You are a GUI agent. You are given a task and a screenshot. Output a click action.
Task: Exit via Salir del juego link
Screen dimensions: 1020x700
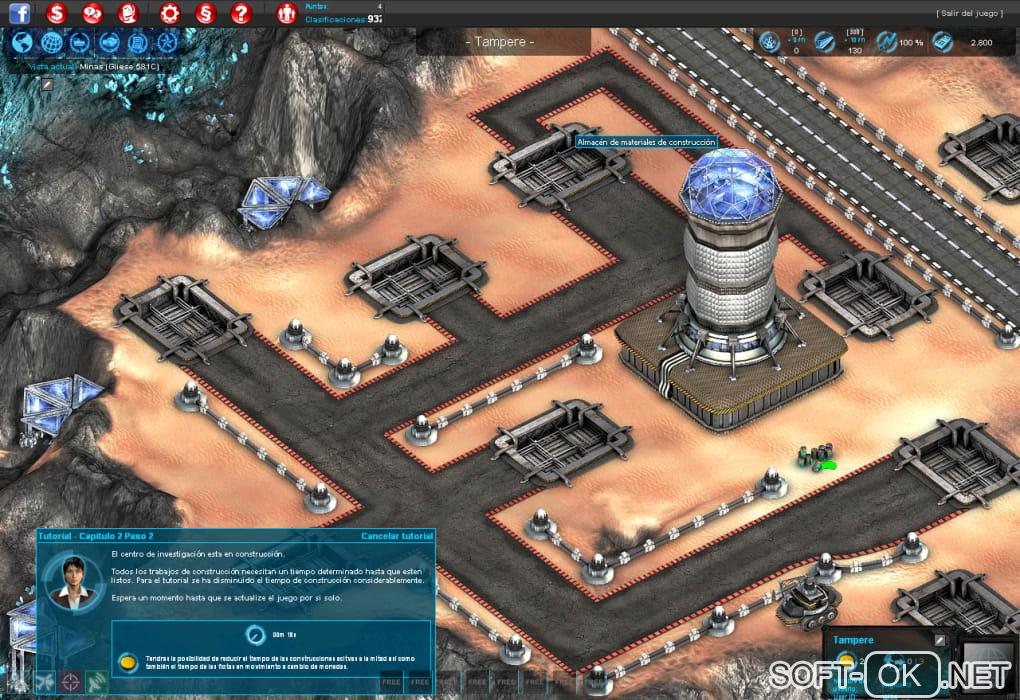[969, 13]
